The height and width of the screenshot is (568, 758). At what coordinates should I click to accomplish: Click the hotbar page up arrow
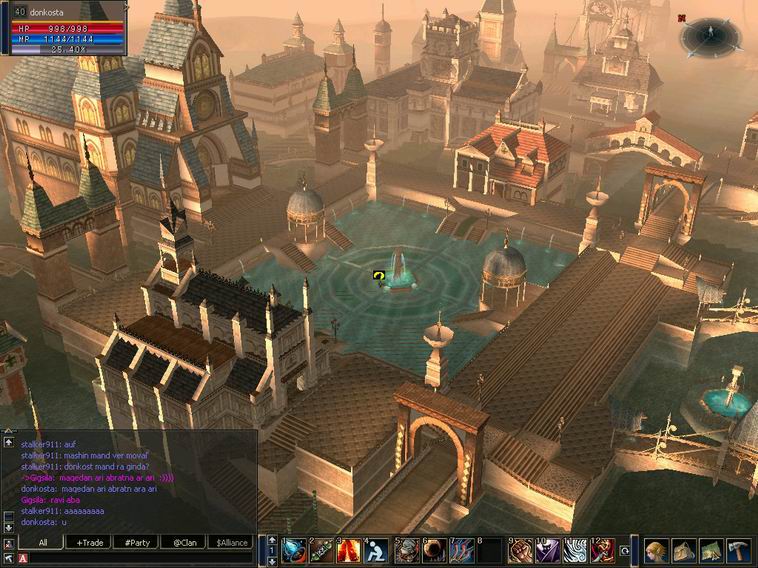pyautogui.click(x=272, y=540)
